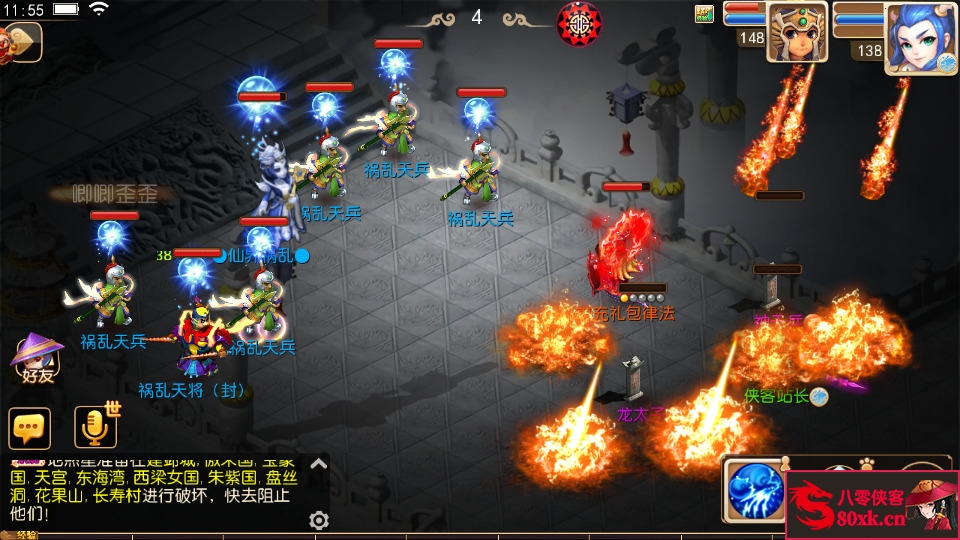Select the blue lightning dragon skill
Screen dimensions: 960x540
click(x=754, y=491)
